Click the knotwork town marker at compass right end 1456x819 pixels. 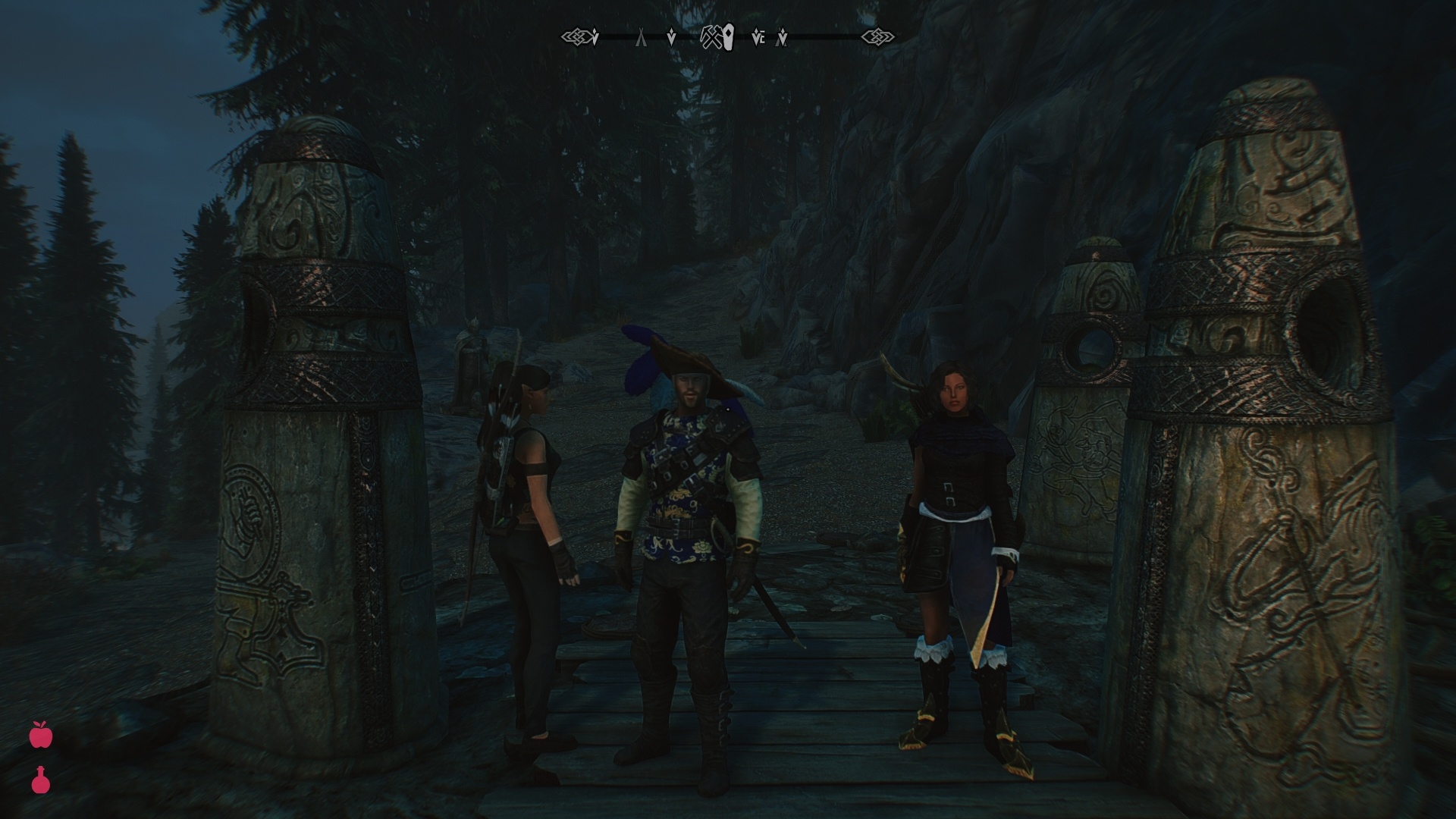click(x=876, y=36)
